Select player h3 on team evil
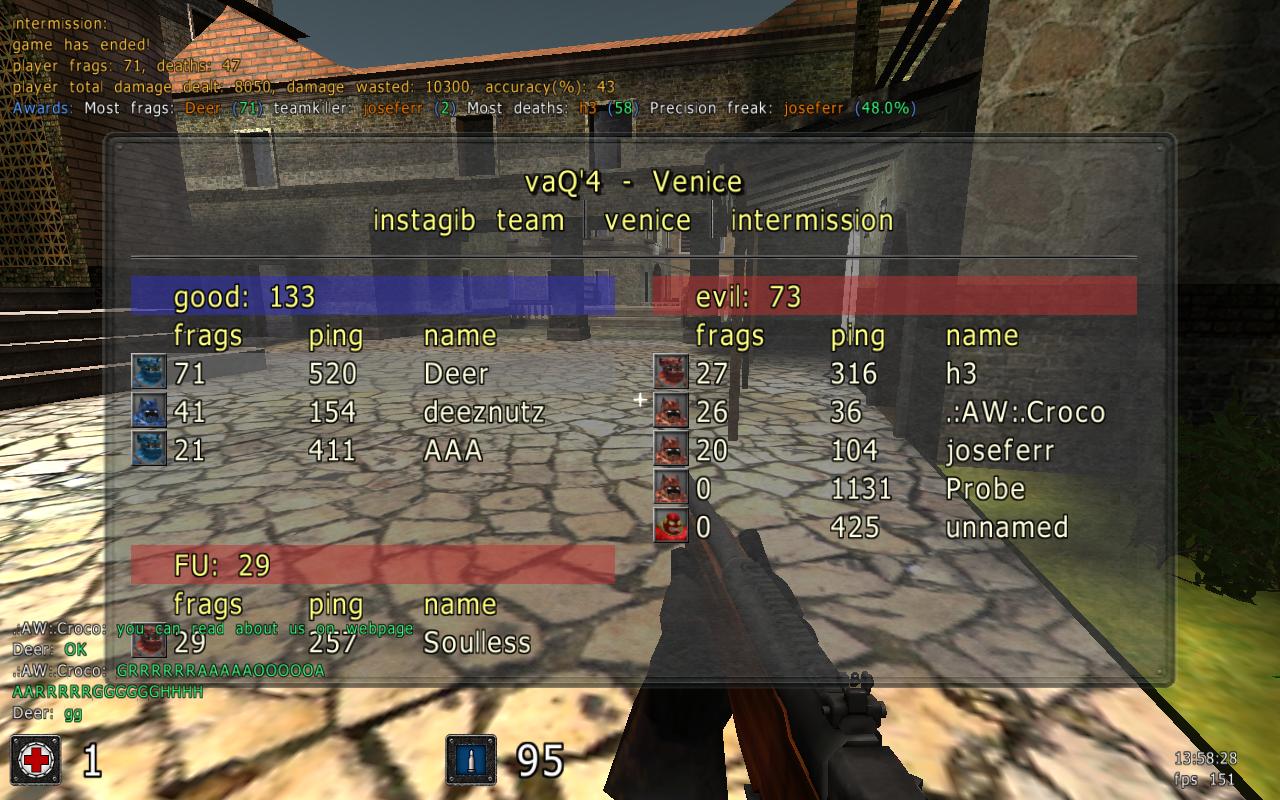Viewport: 1280px width, 800px height. 961,374
